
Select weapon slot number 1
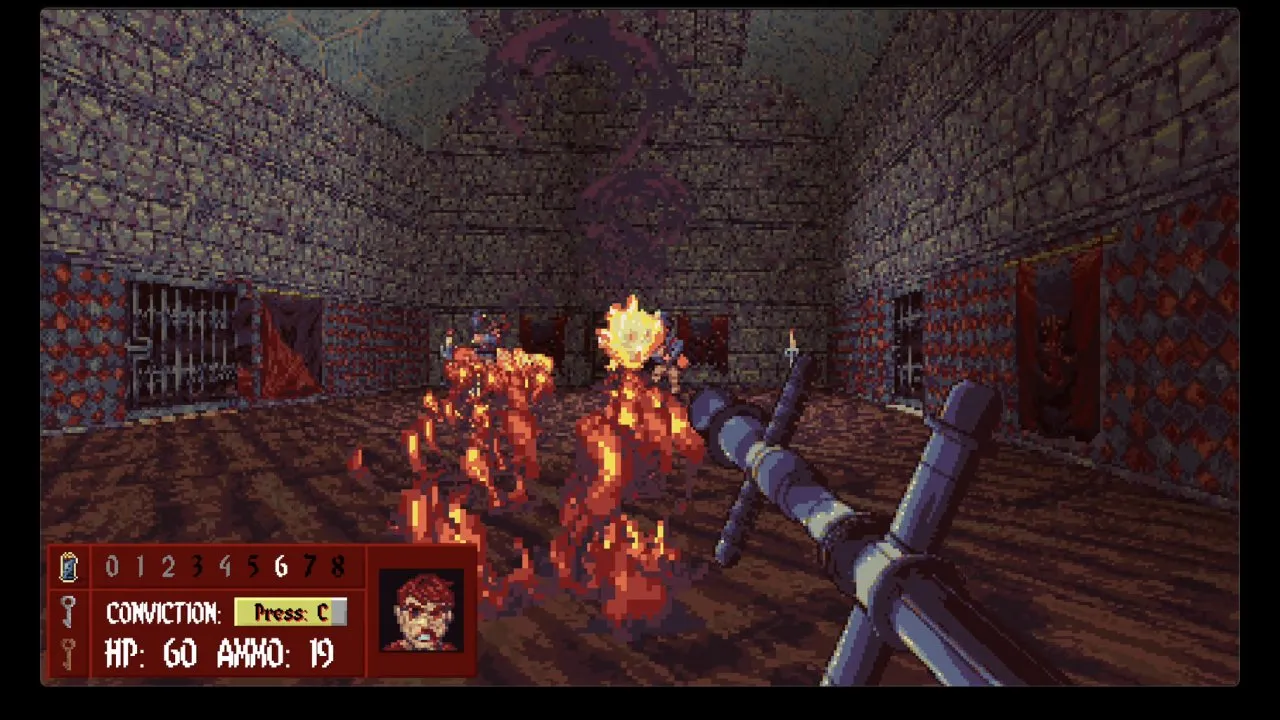coord(140,567)
